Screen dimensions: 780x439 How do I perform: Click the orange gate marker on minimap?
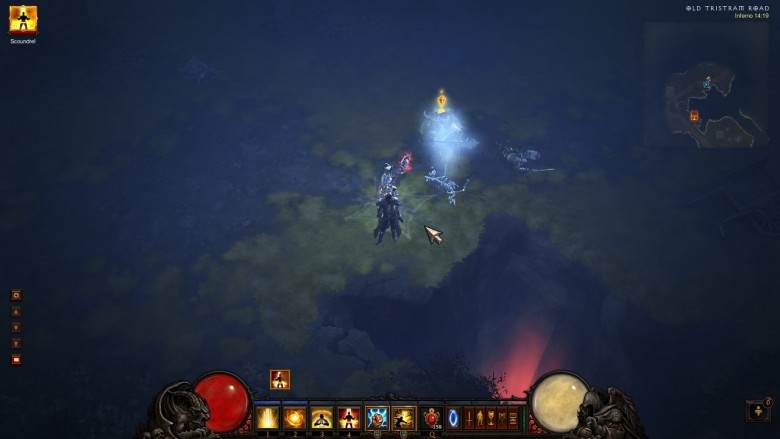694,116
